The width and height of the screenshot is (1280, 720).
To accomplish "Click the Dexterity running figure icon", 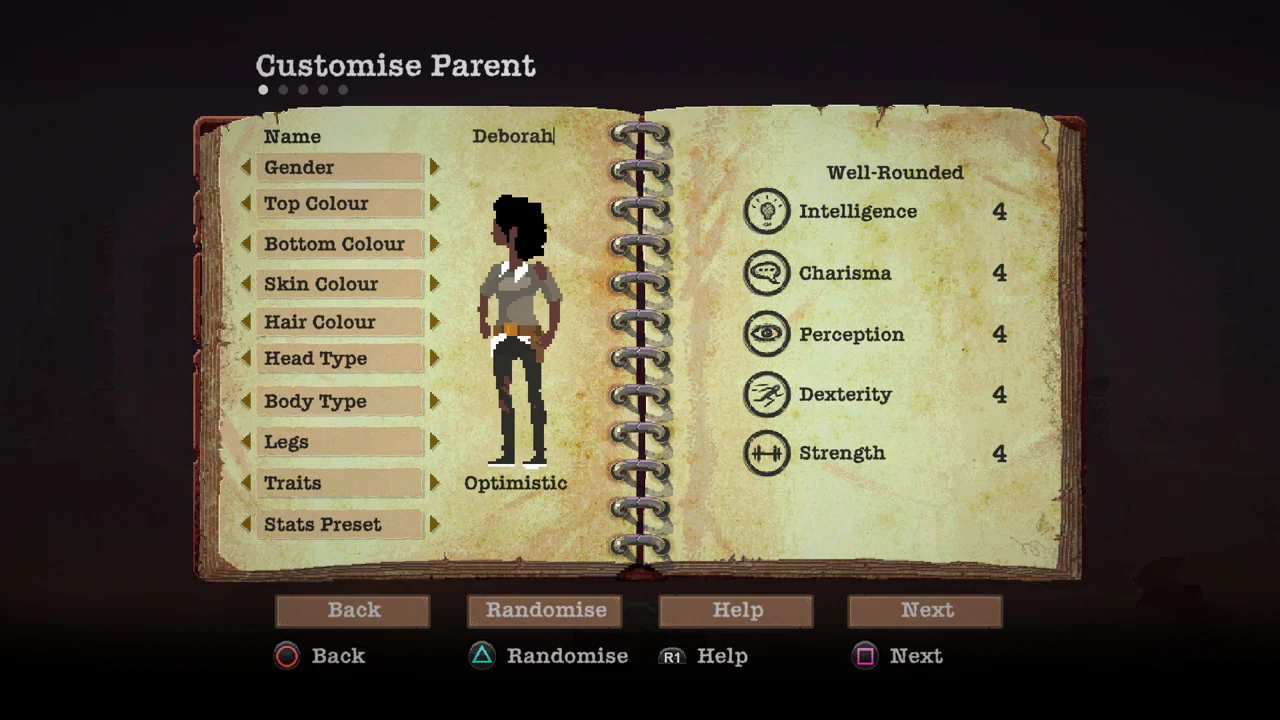I will click(x=767, y=394).
